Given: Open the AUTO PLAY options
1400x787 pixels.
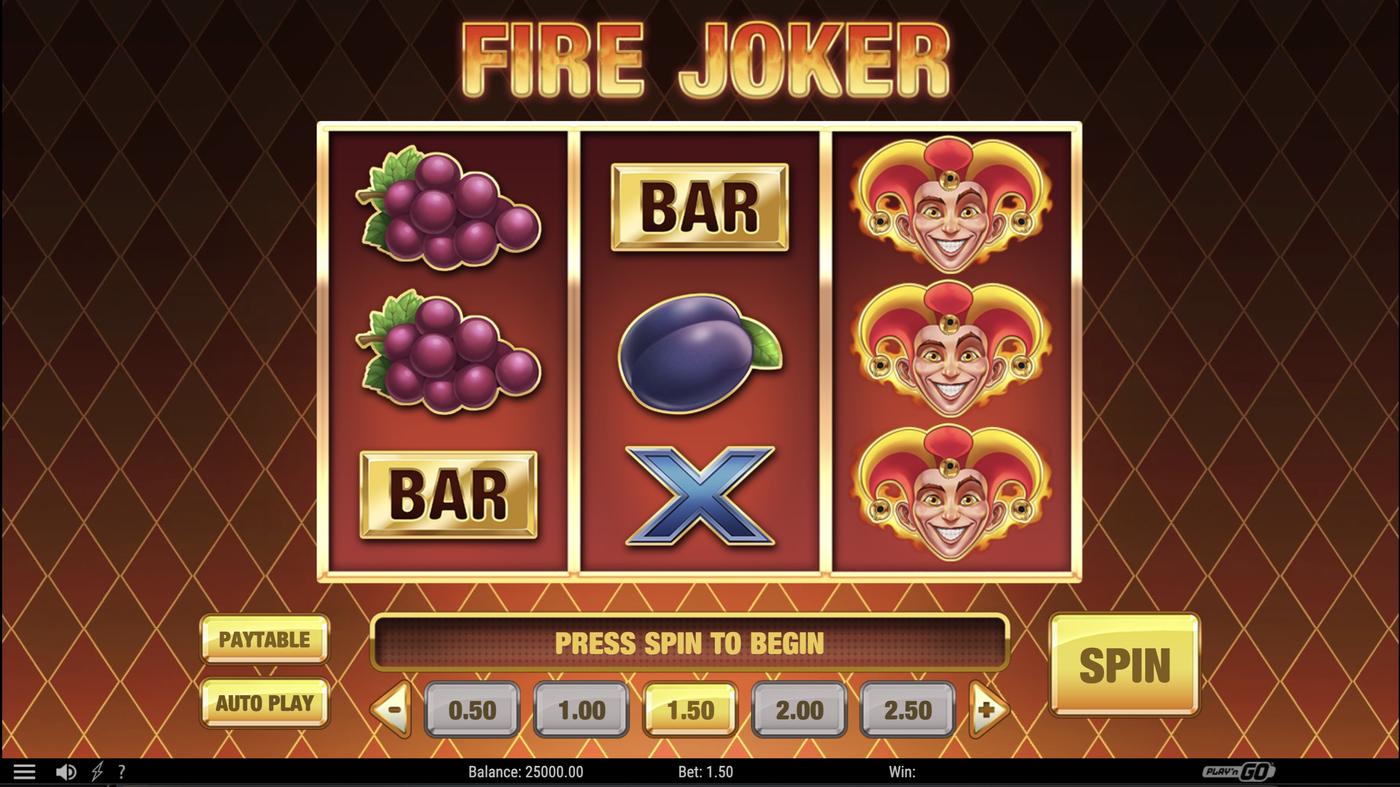Looking at the screenshot, I should tap(264, 703).
